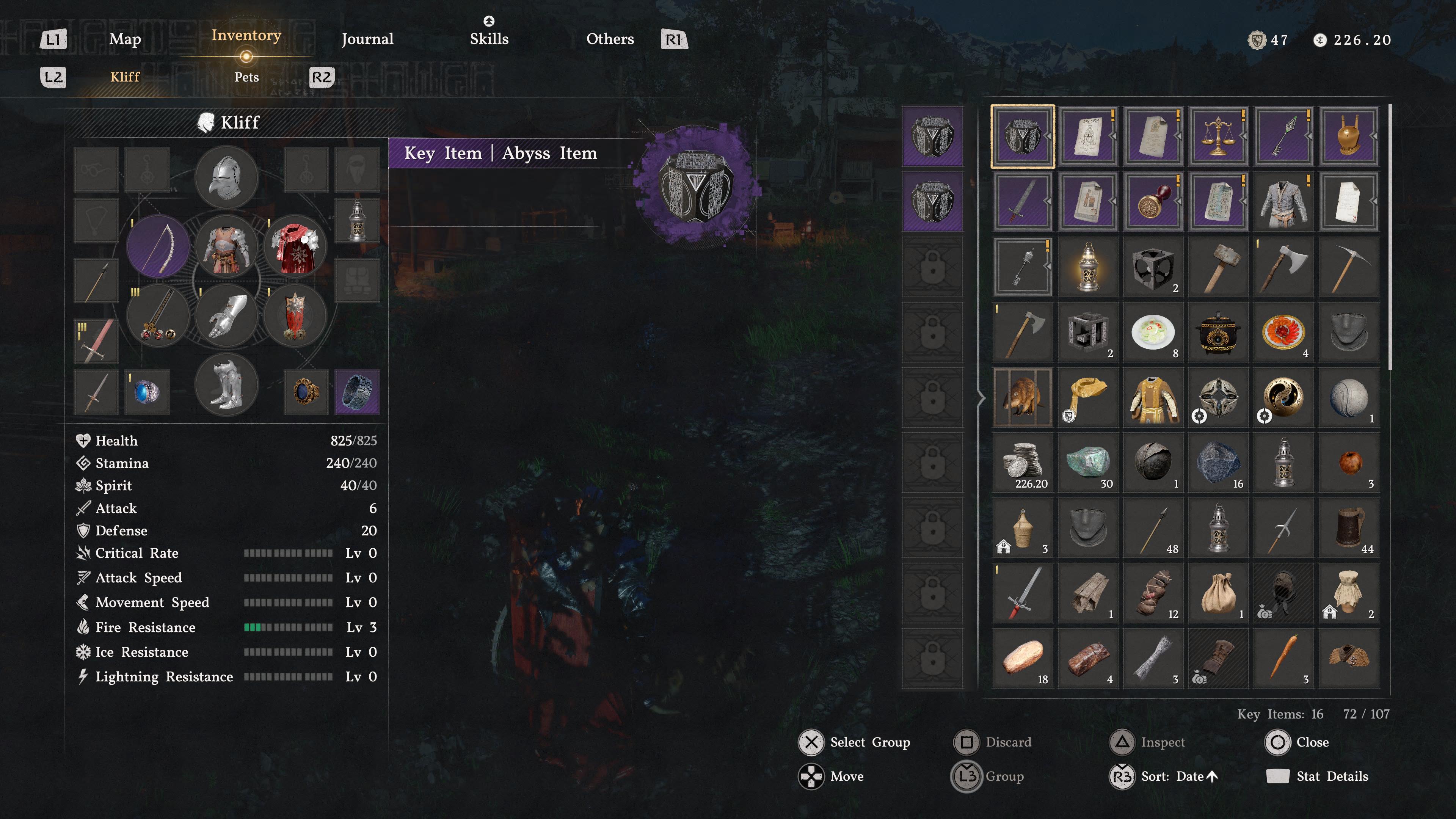Pick the blue gem ring slot
The width and height of the screenshot is (1456, 819).
(147, 392)
